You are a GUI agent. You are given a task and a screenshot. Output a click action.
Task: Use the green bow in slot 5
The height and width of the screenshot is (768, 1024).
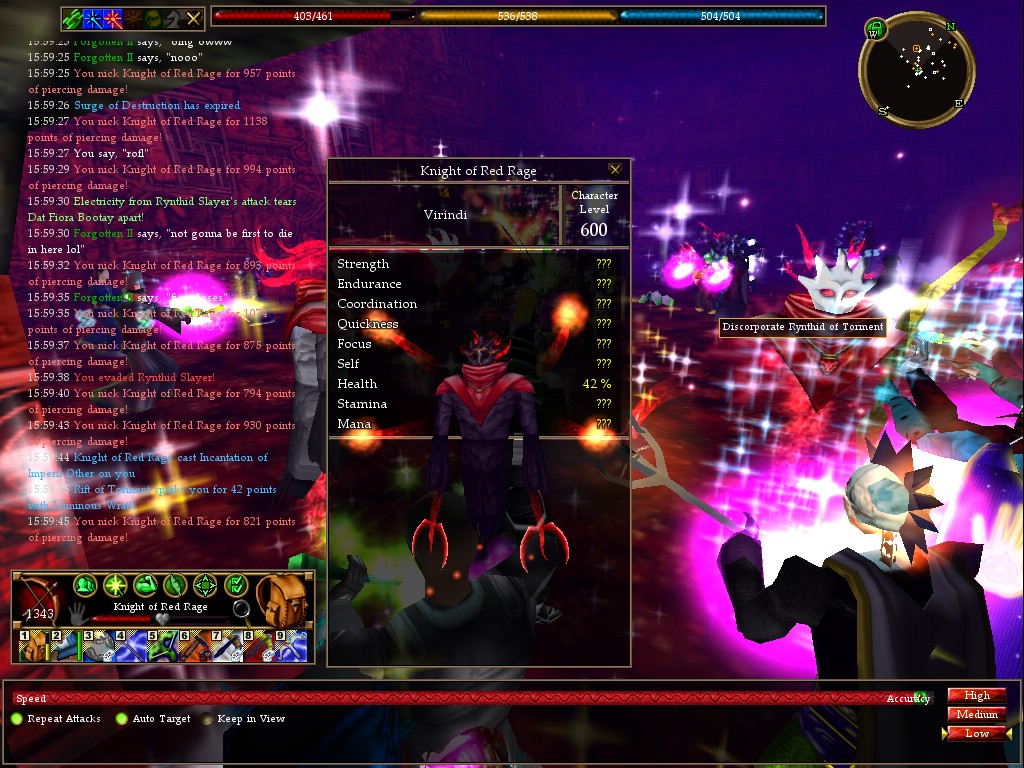160,646
